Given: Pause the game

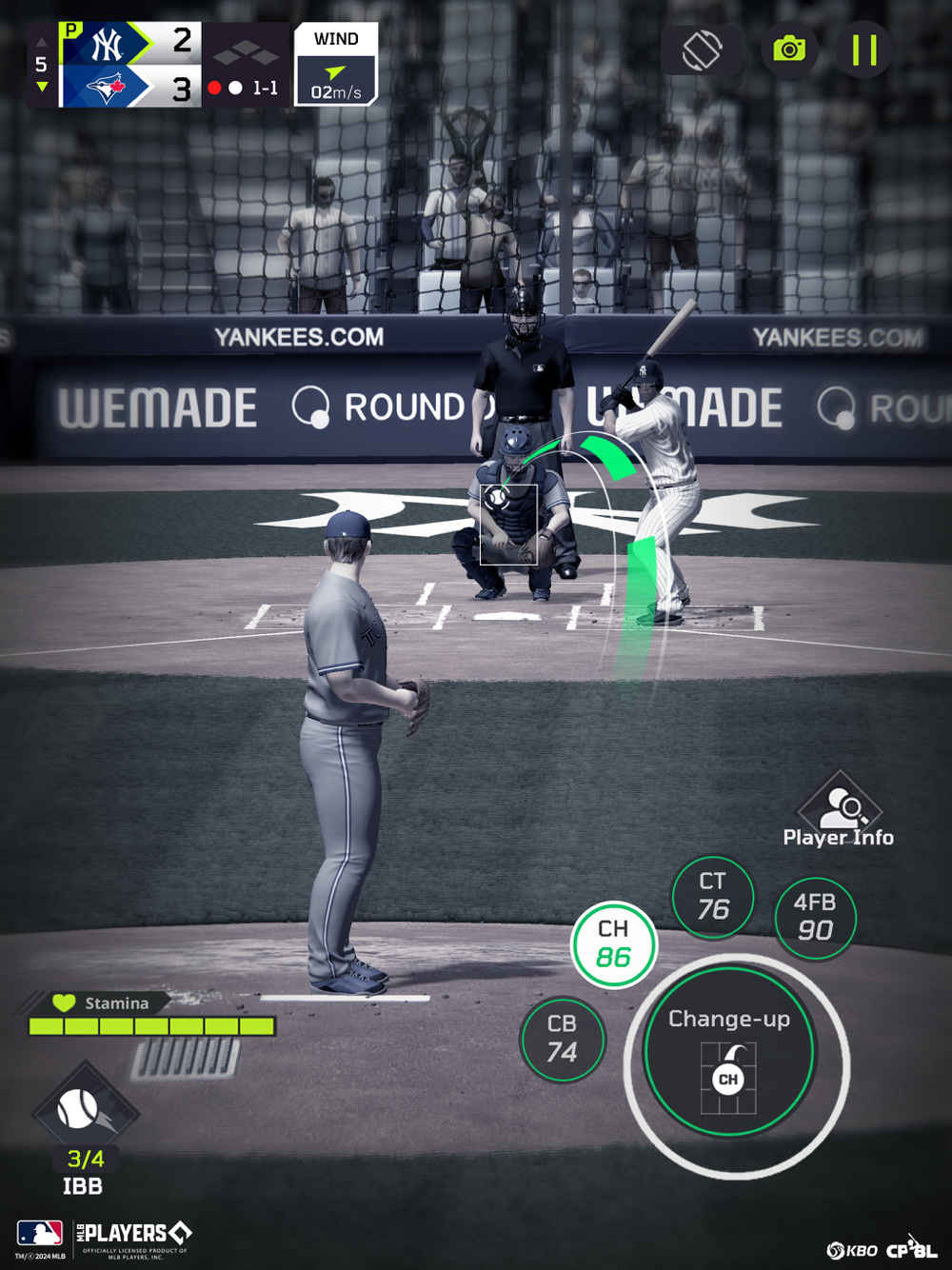Looking at the screenshot, I should [x=863, y=50].
